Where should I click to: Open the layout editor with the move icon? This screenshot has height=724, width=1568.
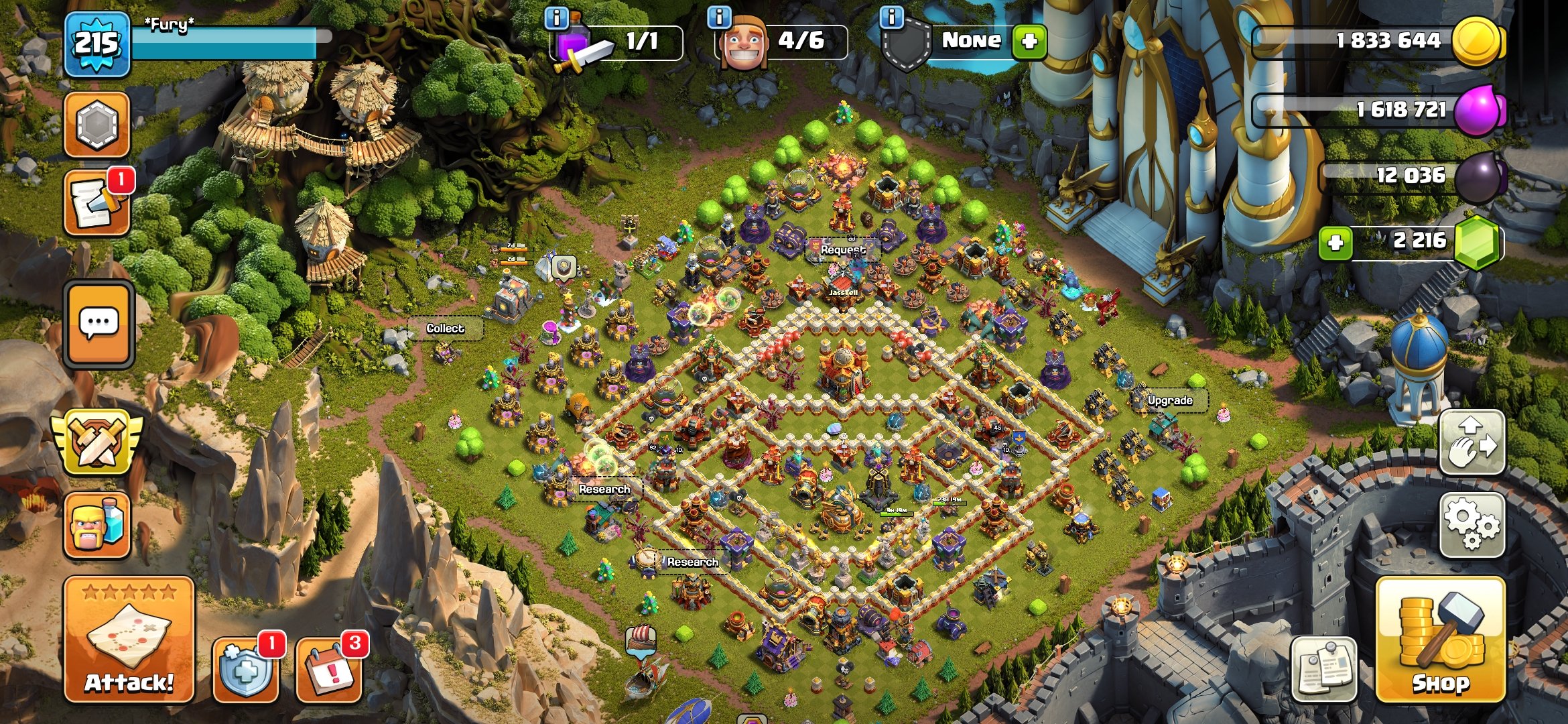(x=1472, y=440)
